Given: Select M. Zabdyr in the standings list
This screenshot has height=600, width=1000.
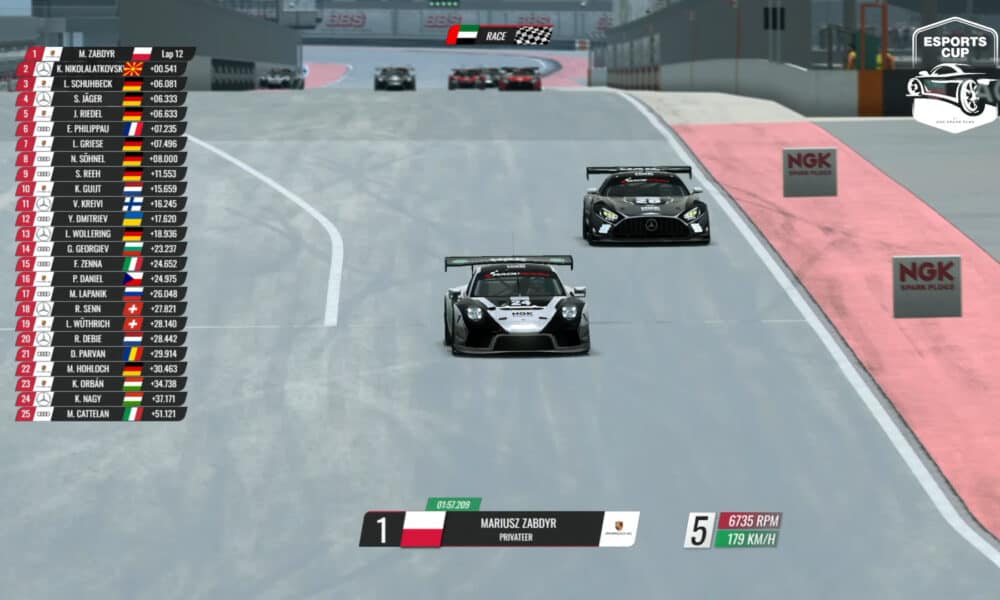Looking at the screenshot, I should click(x=98, y=53).
